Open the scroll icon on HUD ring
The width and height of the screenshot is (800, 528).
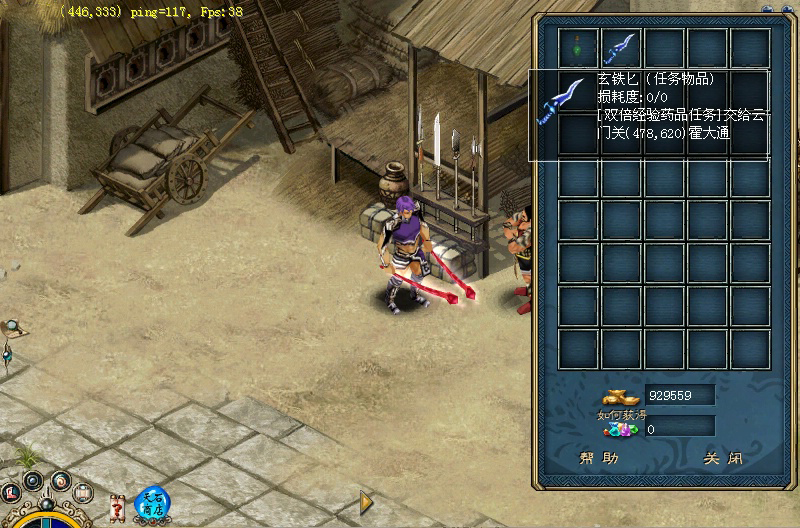point(83,492)
